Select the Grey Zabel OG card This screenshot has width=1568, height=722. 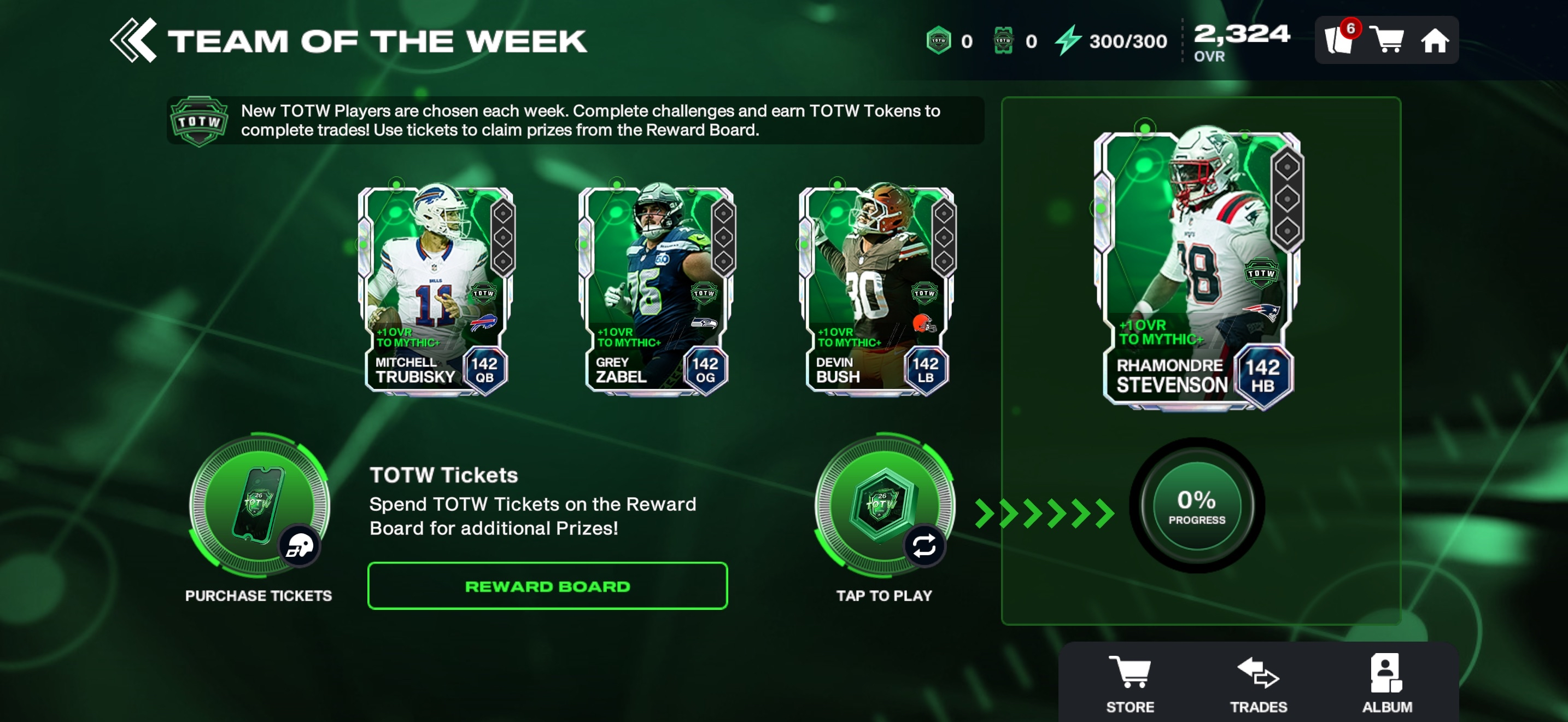[x=657, y=290]
